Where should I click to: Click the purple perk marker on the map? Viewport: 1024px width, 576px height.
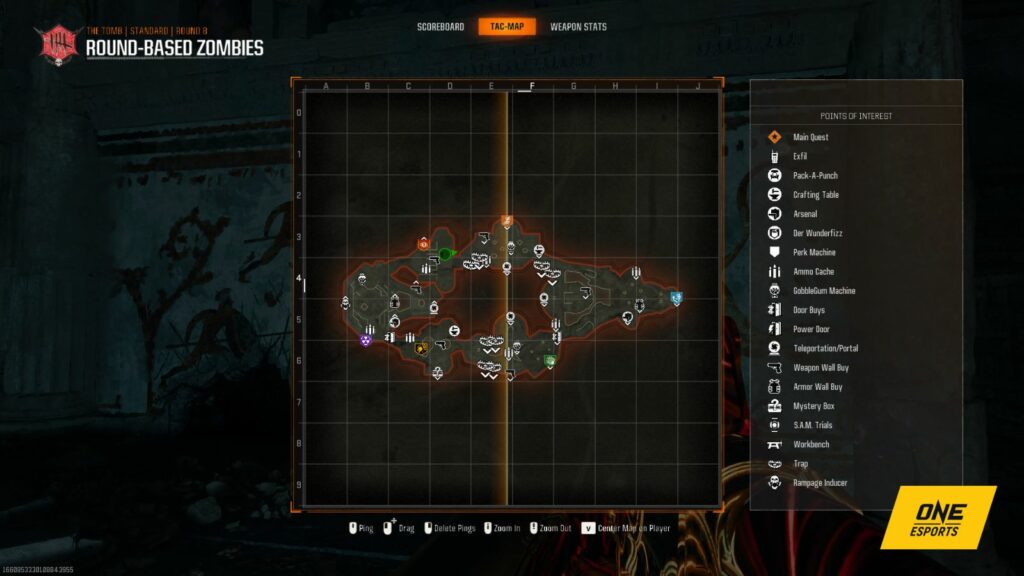(x=366, y=340)
